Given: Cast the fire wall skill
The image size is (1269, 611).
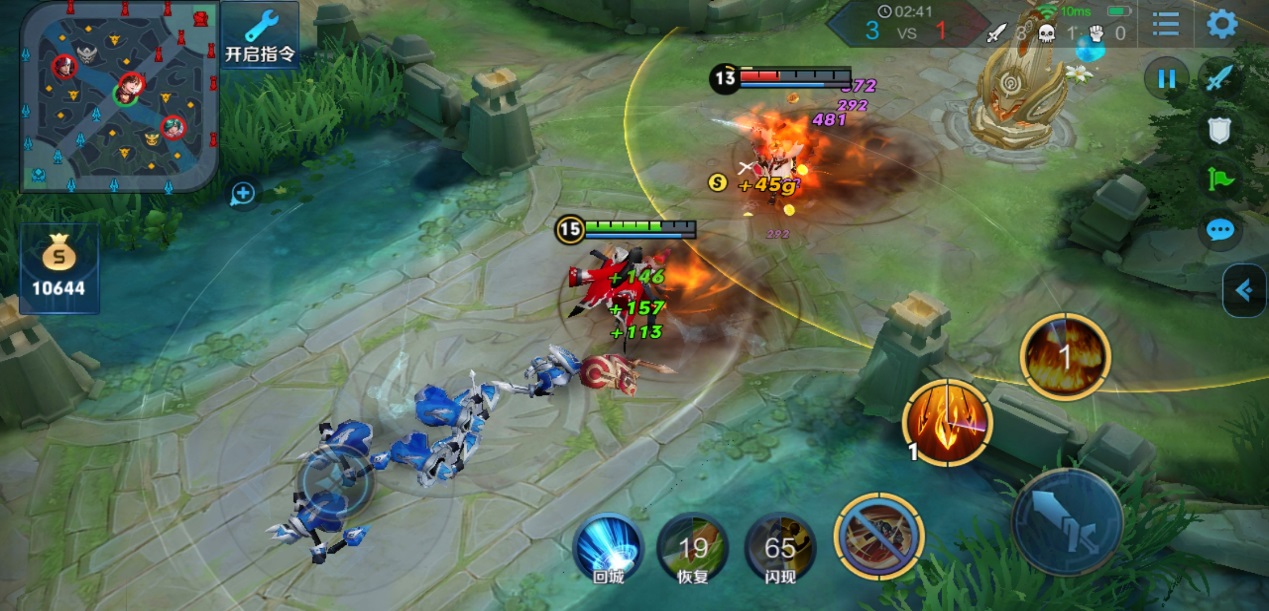Looking at the screenshot, I should (x=1065, y=357).
